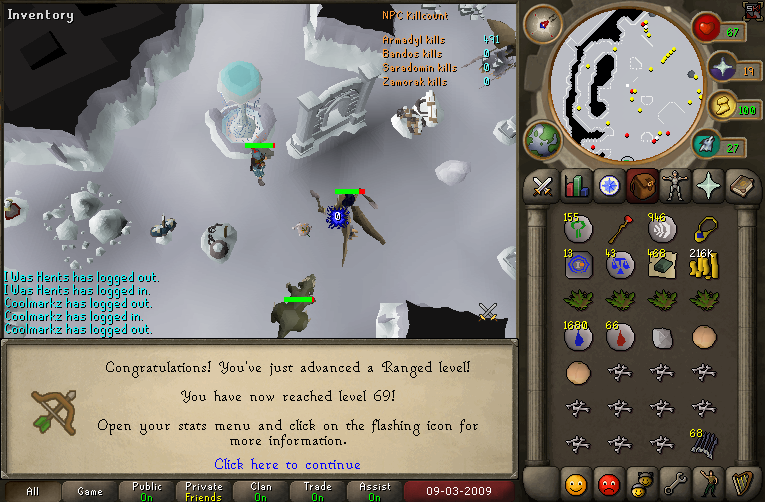765x502 pixels.
Task: Open the Friends List tab
Action: [x=575, y=483]
